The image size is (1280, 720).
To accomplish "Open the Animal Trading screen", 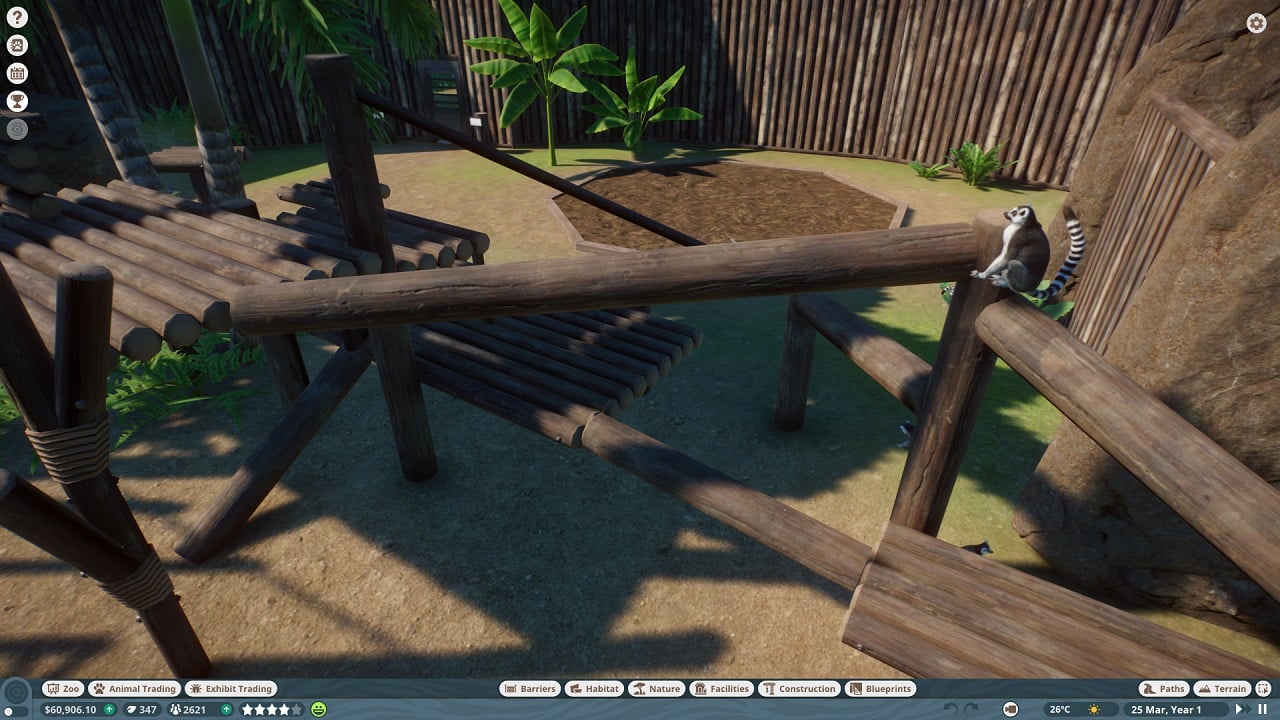I will (133, 688).
